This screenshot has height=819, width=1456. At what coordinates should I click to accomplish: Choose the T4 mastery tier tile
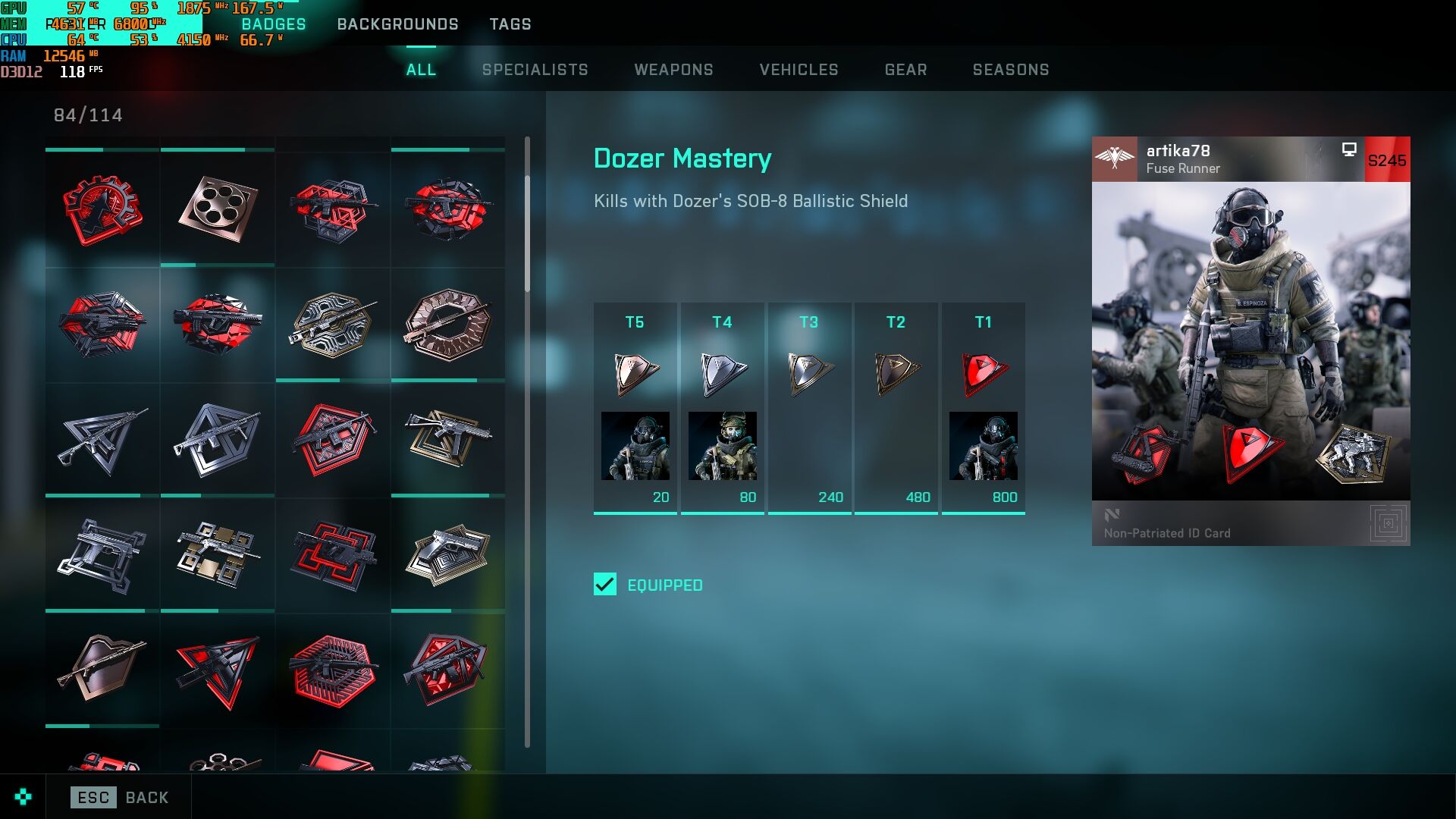click(x=722, y=408)
